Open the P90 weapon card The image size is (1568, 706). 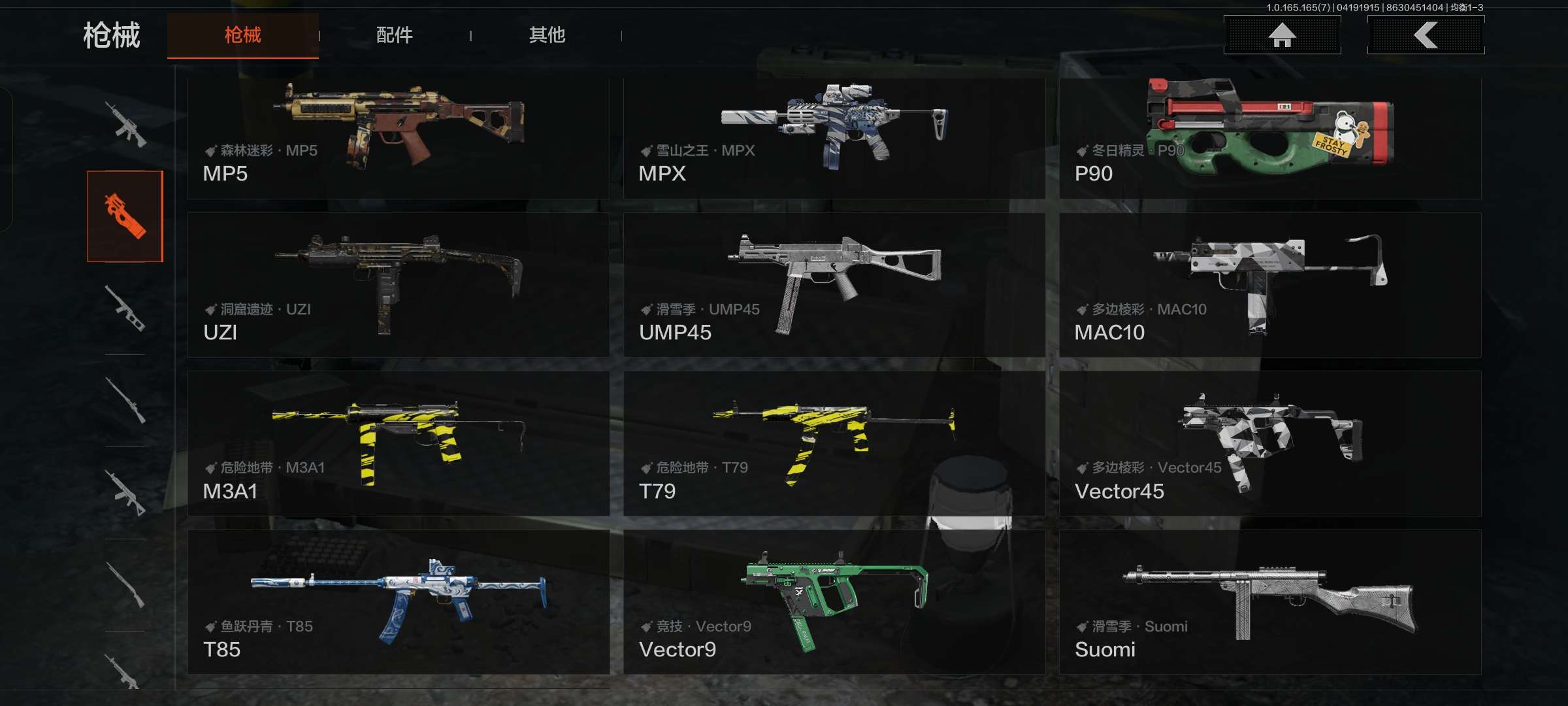(x=1269, y=139)
